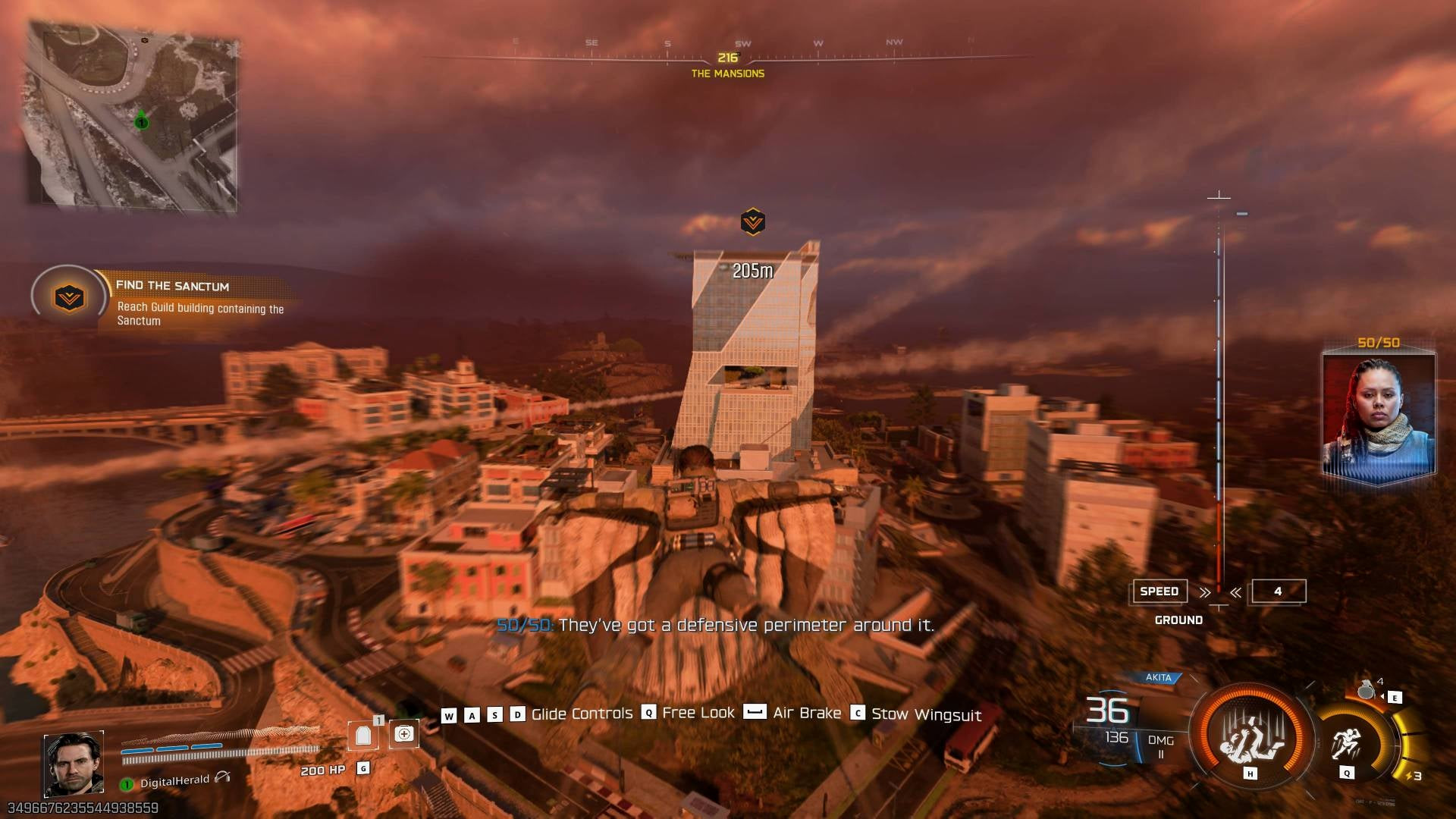1456x819 pixels.
Task: Select the grenade equipment icon
Action: [1367, 690]
